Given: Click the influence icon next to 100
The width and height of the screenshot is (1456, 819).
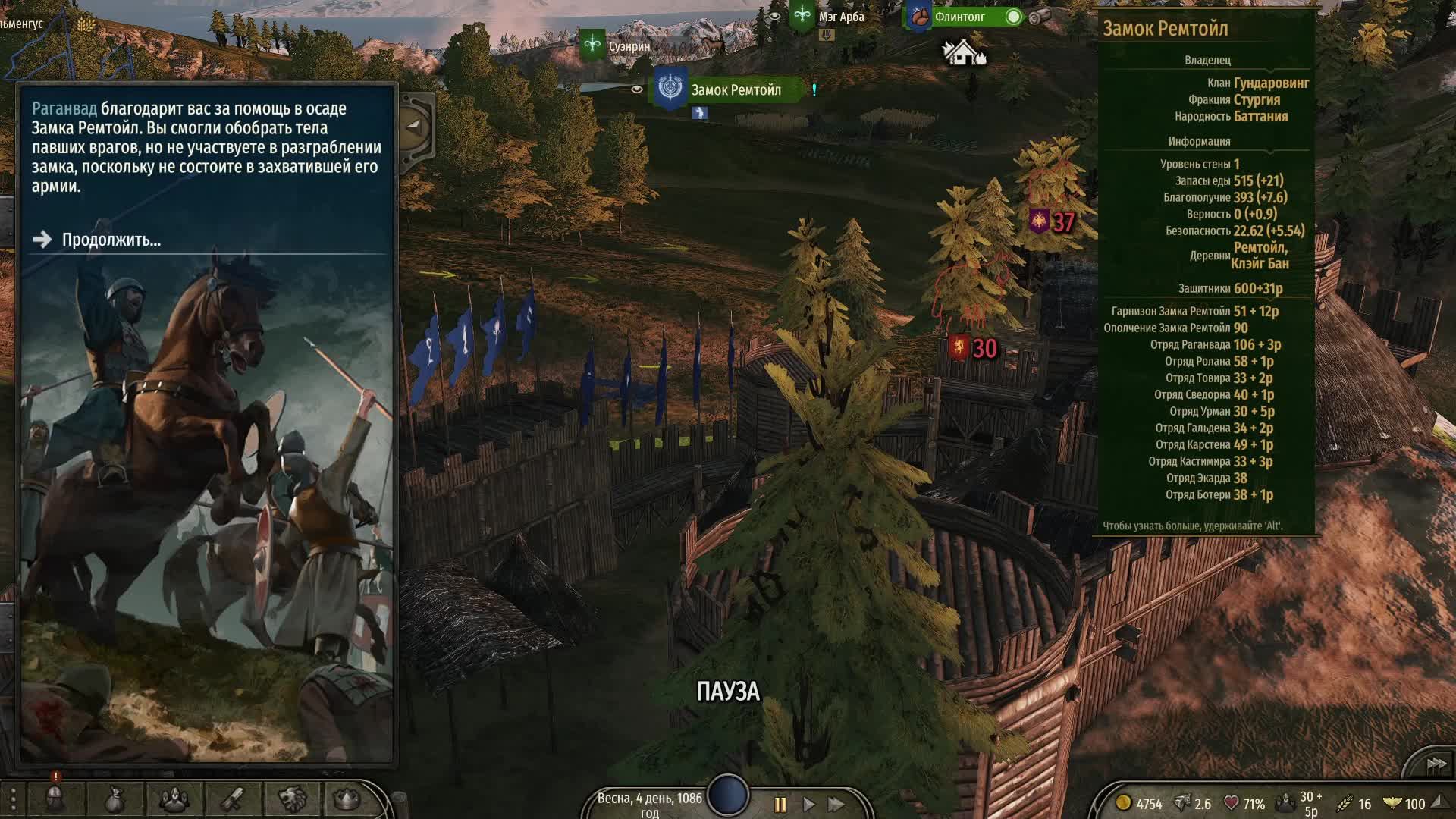Looking at the screenshot, I should click(x=1393, y=802).
